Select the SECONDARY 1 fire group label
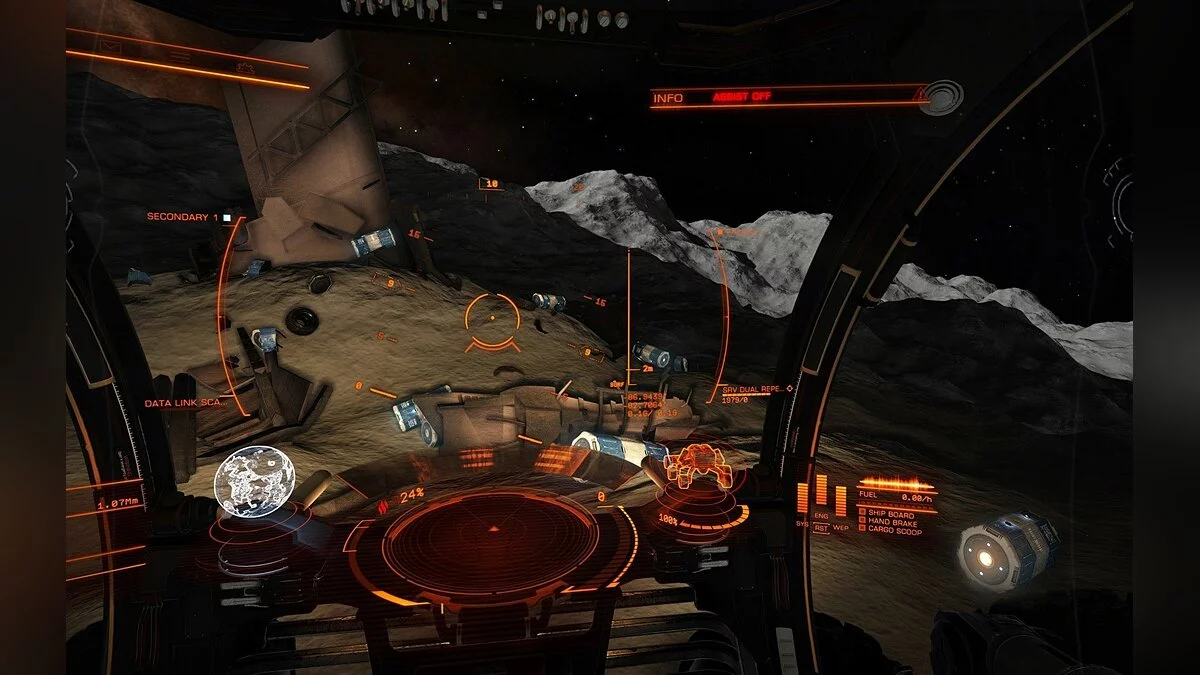 click(x=182, y=217)
